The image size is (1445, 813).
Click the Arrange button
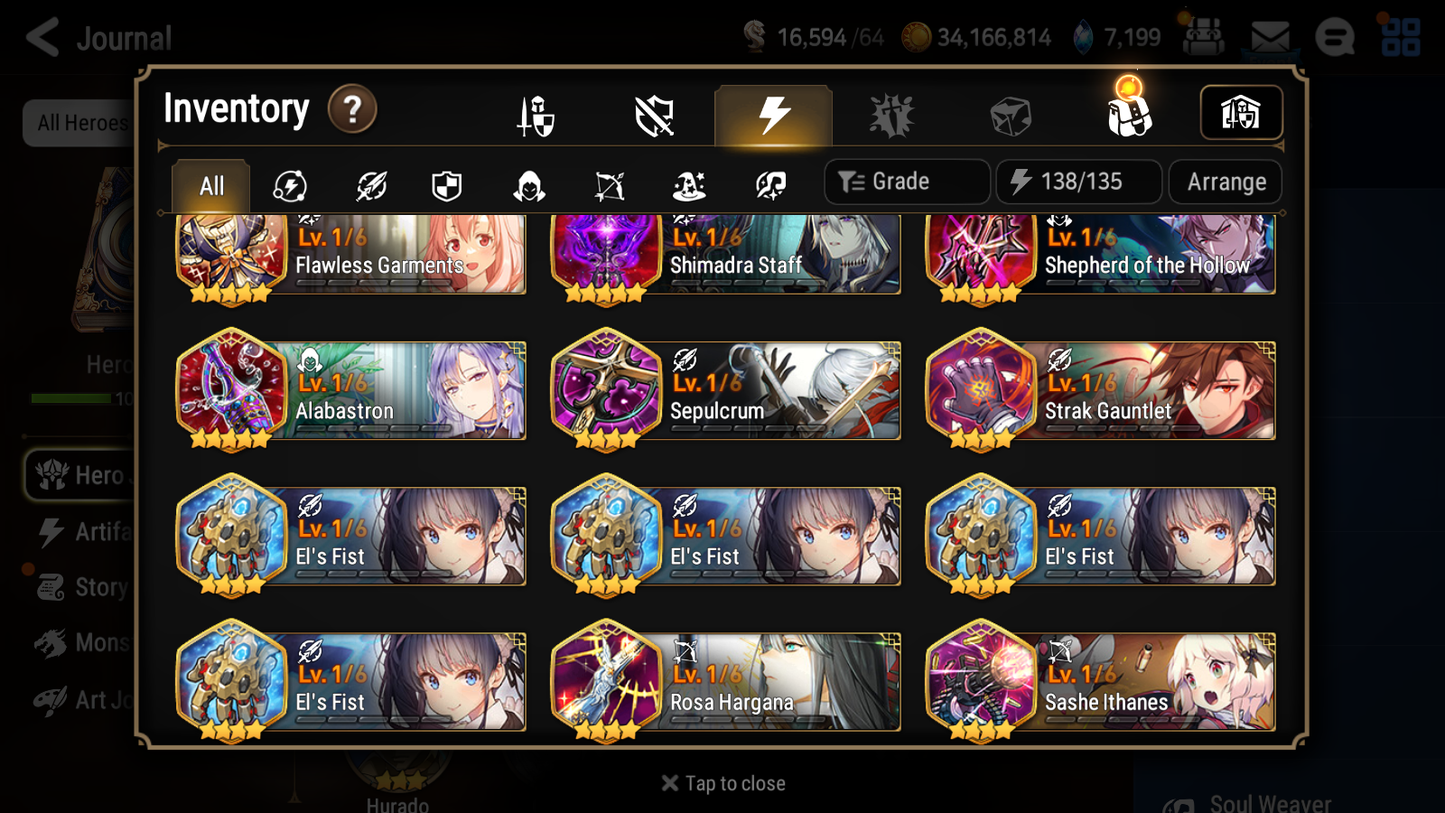[x=1224, y=181]
